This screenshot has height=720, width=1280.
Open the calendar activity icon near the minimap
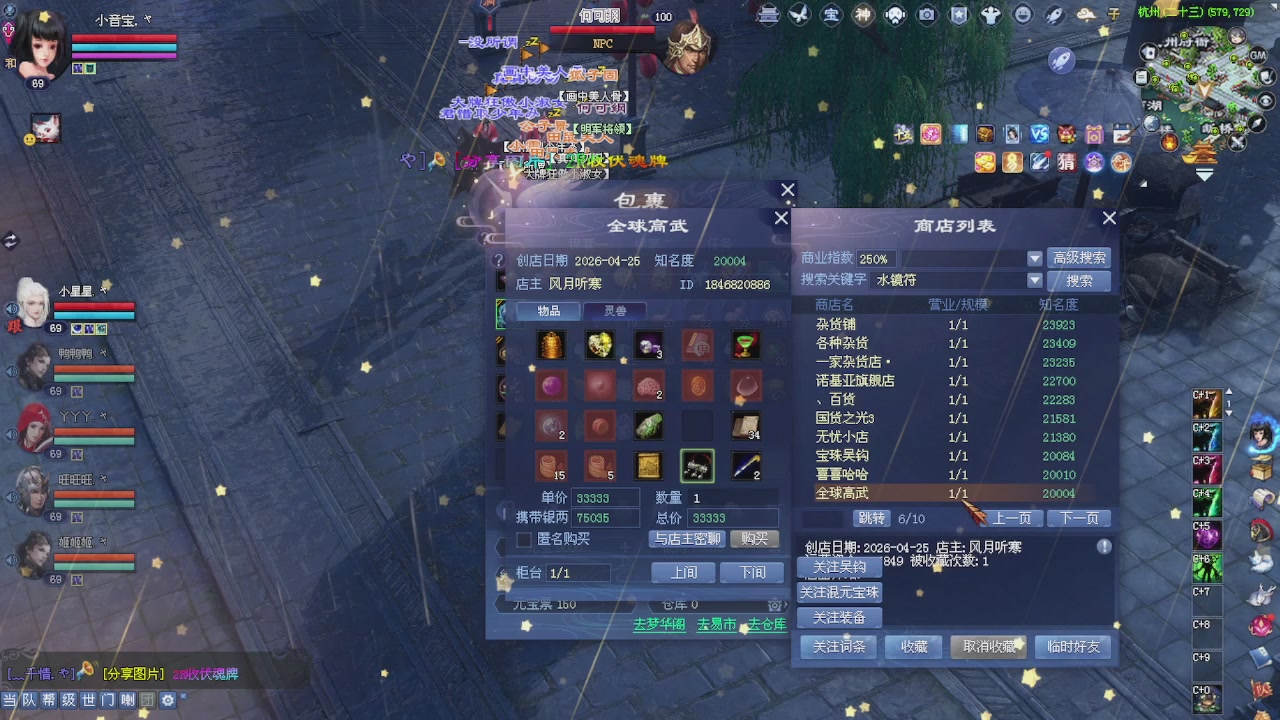(x=1120, y=133)
